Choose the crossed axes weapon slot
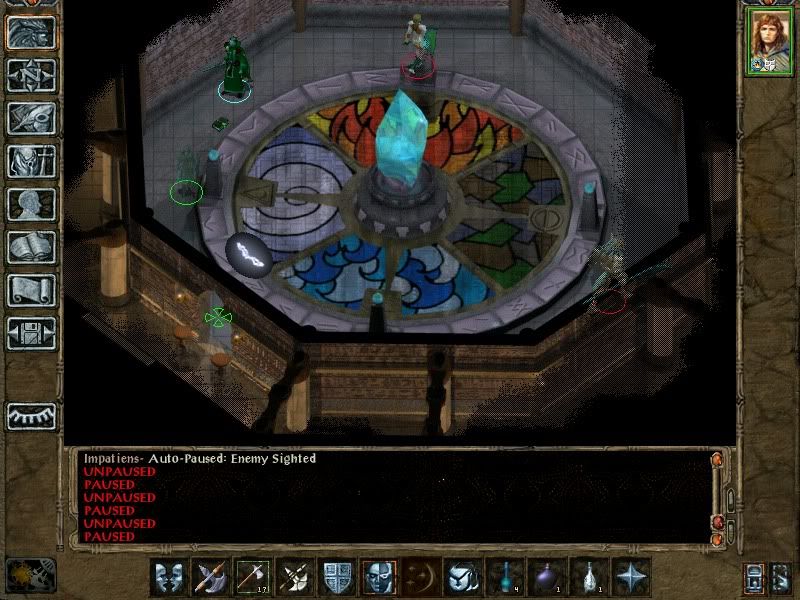 coord(293,577)
